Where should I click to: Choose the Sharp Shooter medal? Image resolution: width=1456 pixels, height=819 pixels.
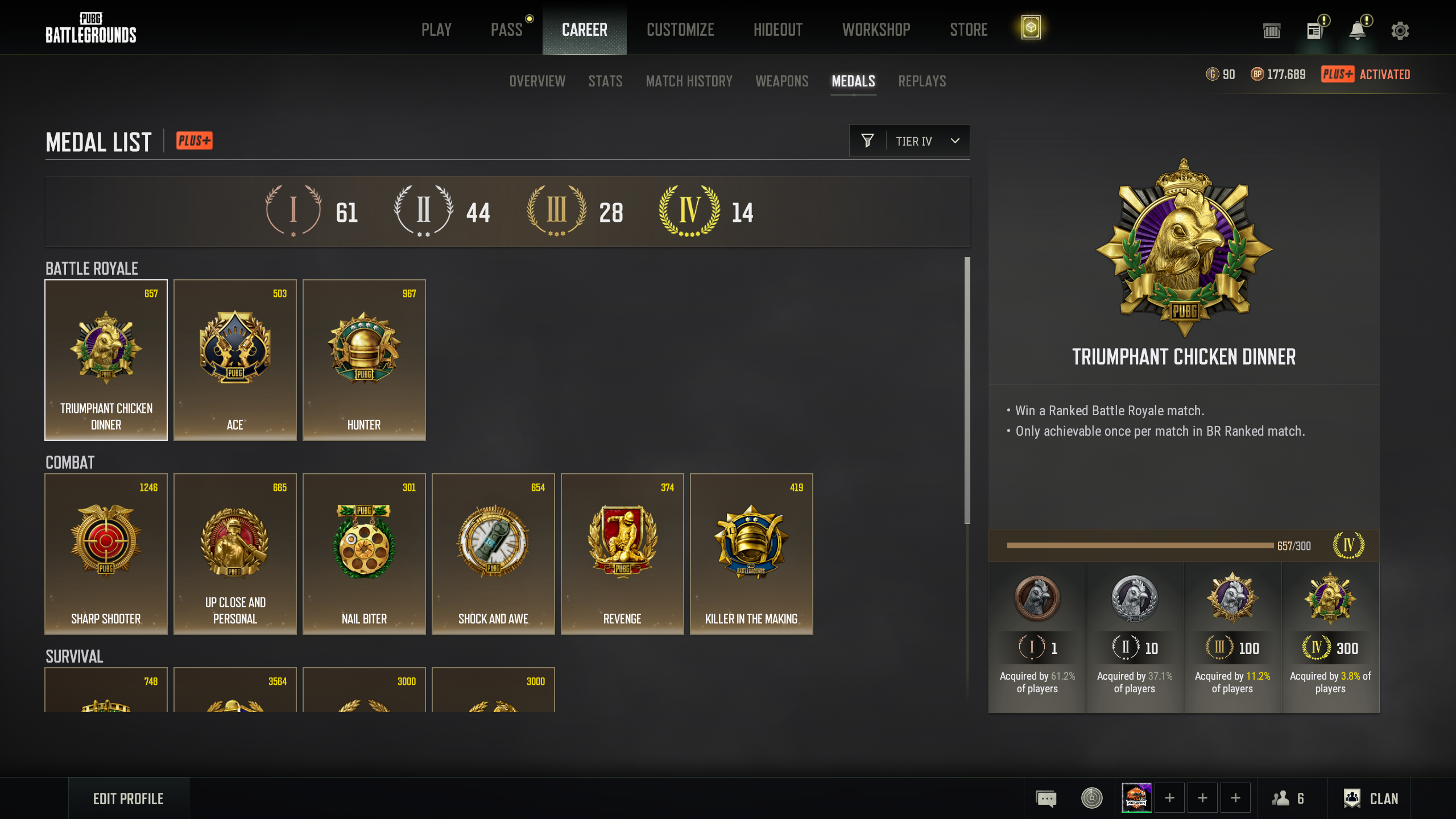point(106,553)
